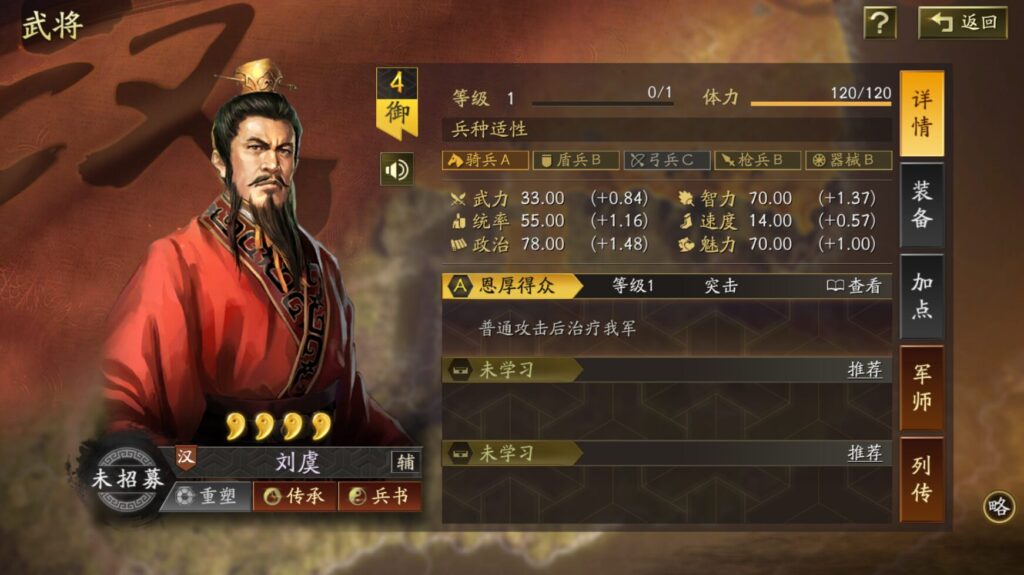Switch to the 详情 details tab
This screenshot has height=575, width=1024.
point(921,114)
